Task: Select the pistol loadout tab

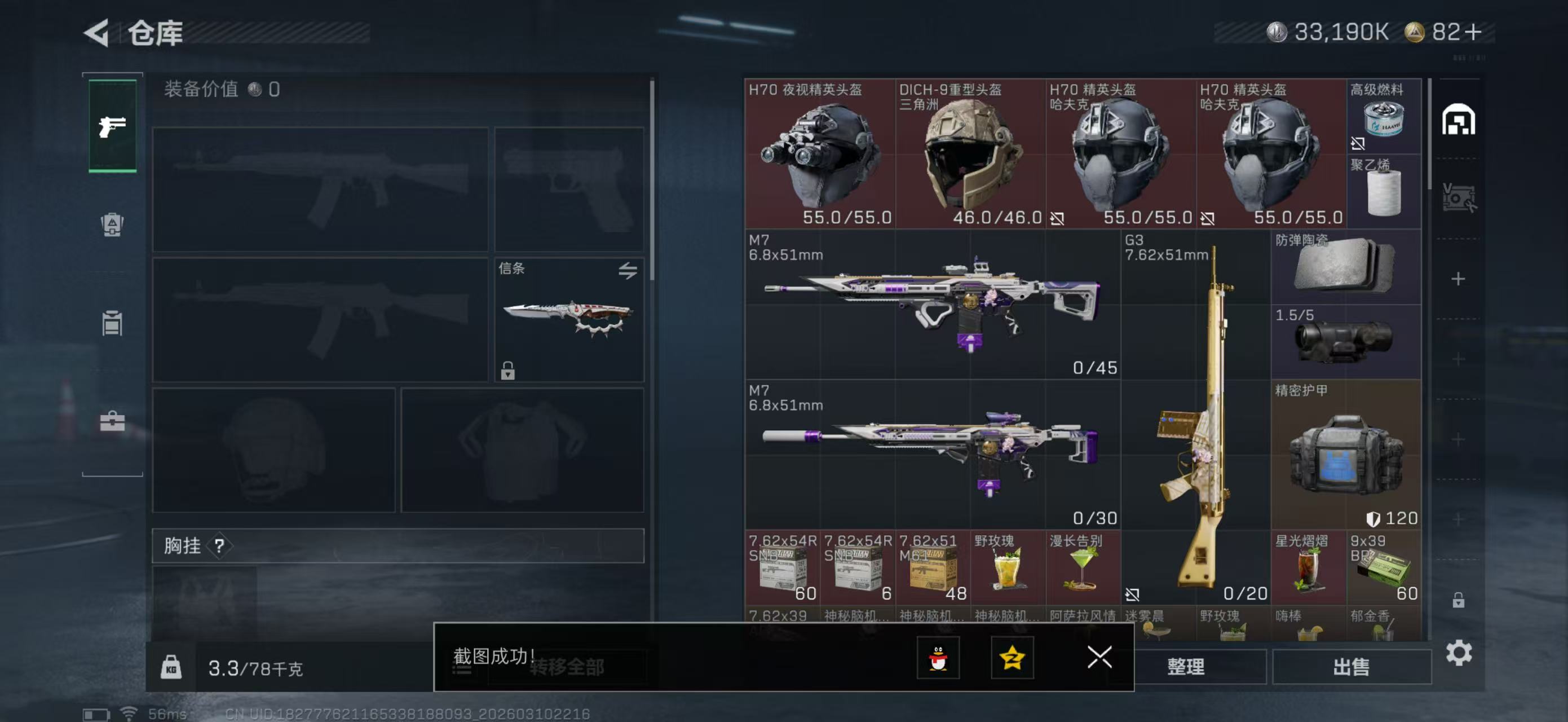Action: pos(113,126)
